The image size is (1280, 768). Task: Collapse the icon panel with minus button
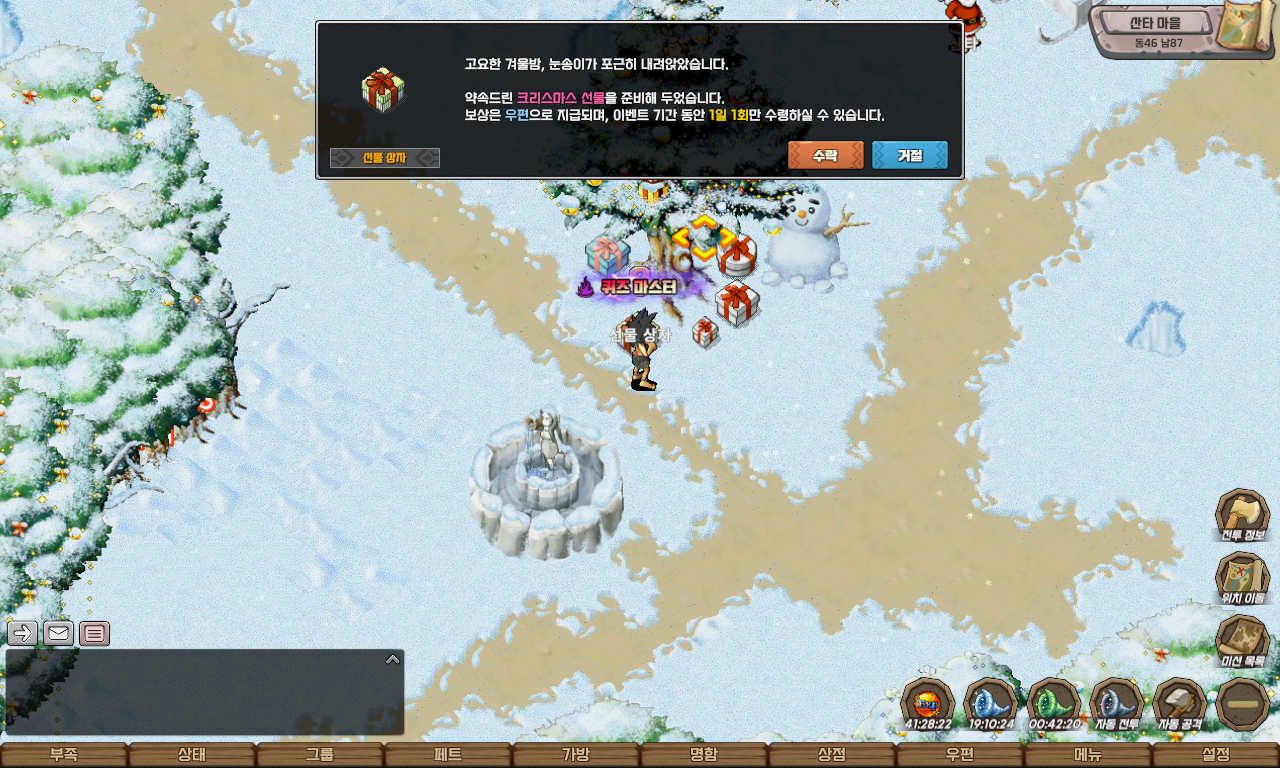1243,704
